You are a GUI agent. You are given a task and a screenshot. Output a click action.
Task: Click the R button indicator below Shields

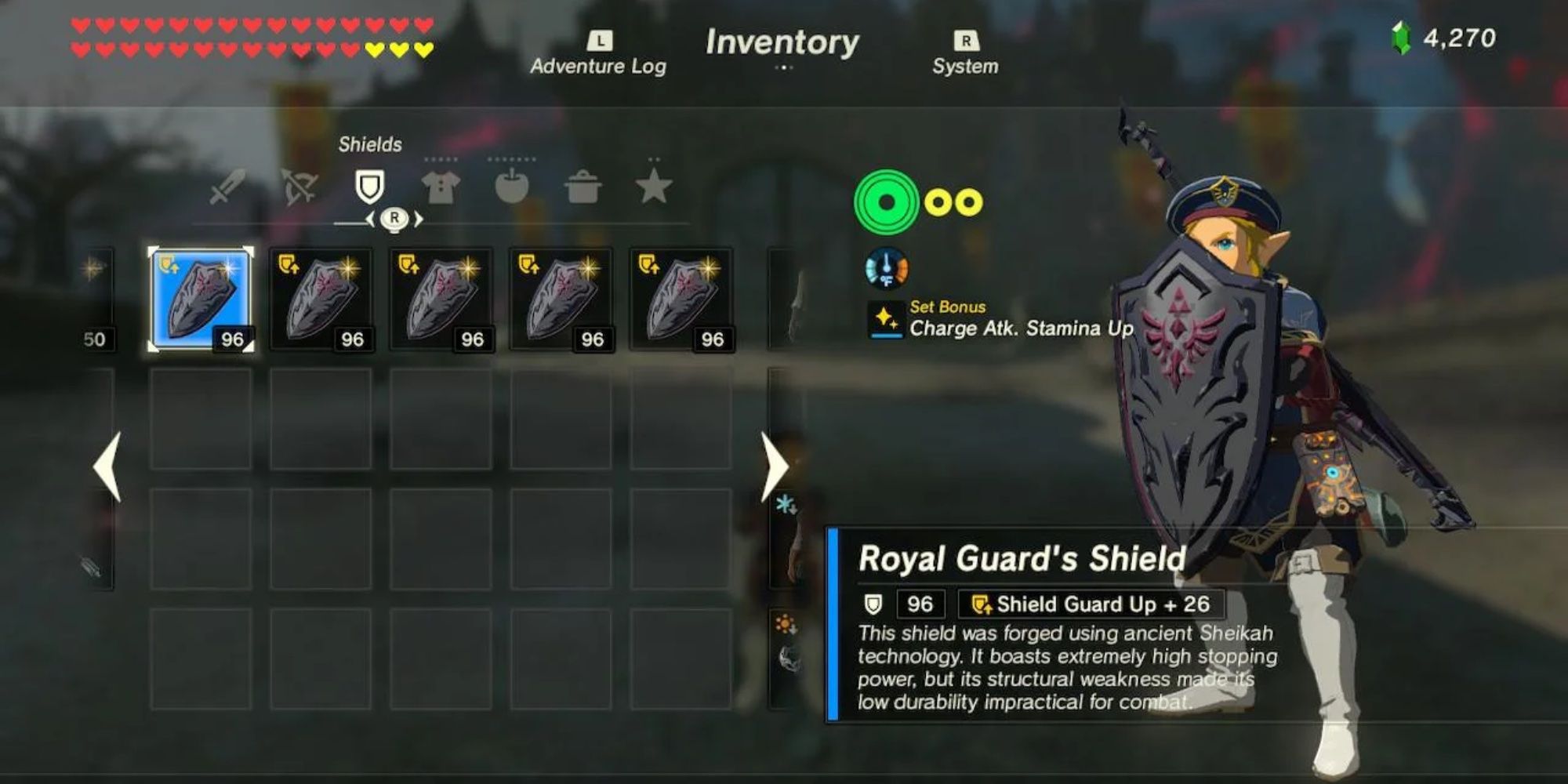394,218
